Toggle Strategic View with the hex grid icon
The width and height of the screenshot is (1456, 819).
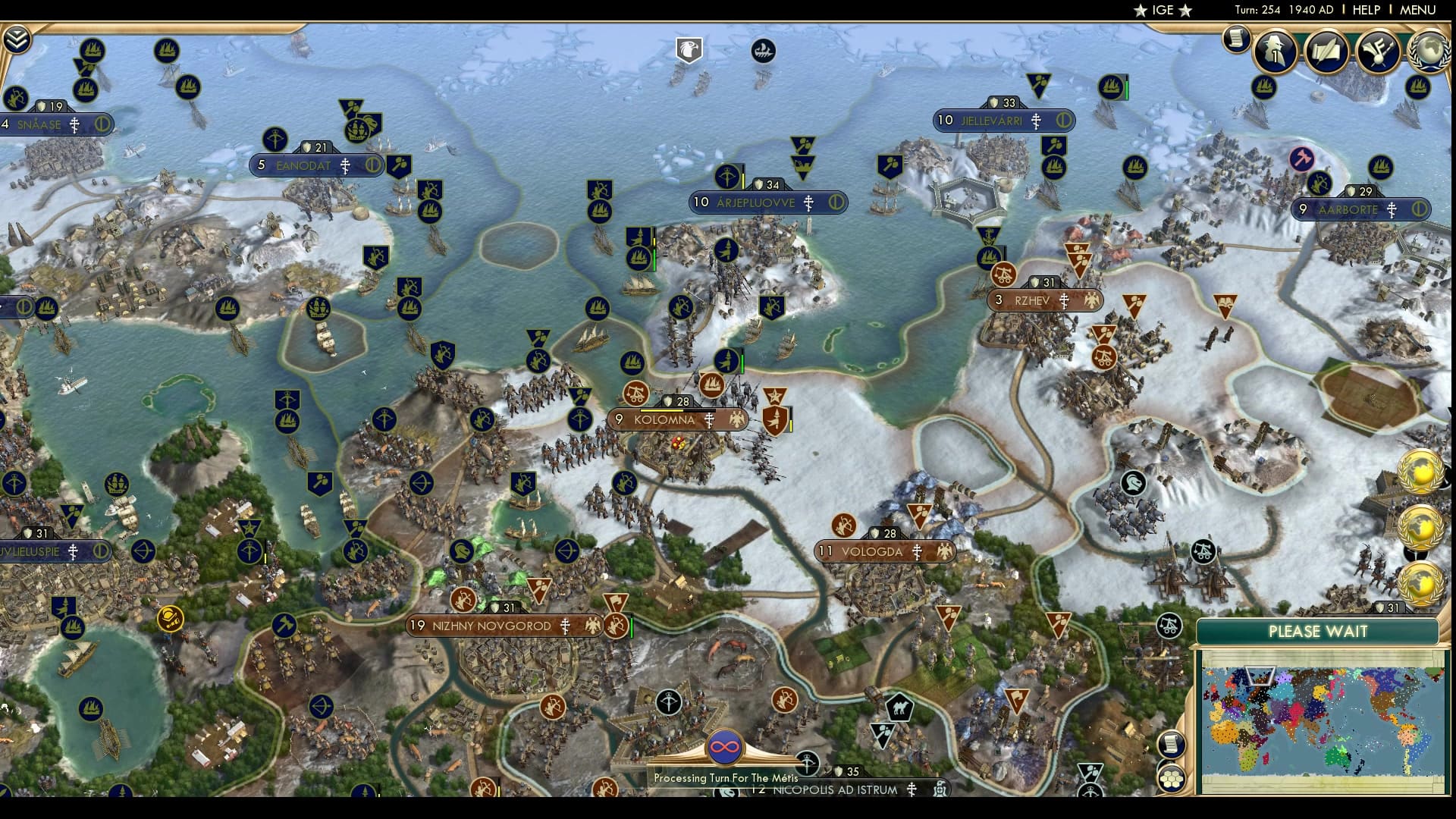[x=1172, y=778]
